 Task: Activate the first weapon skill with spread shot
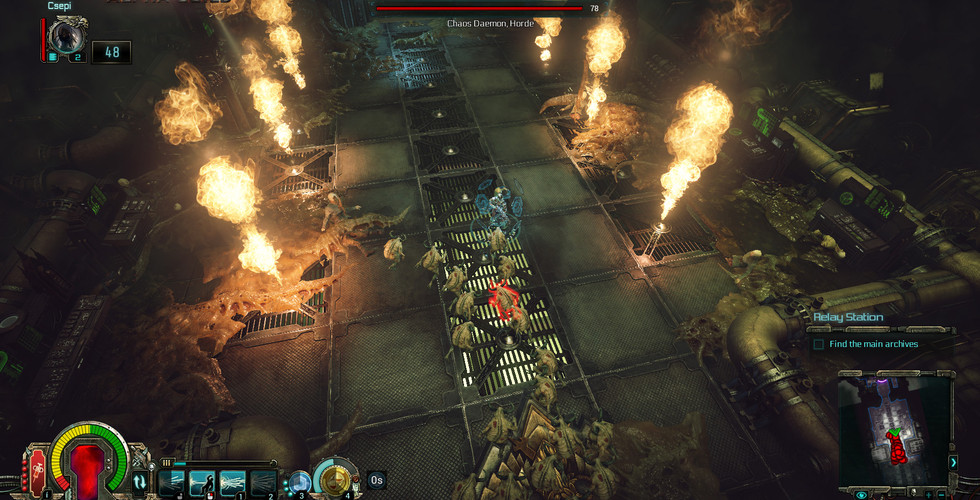click(x=172, y=482)
